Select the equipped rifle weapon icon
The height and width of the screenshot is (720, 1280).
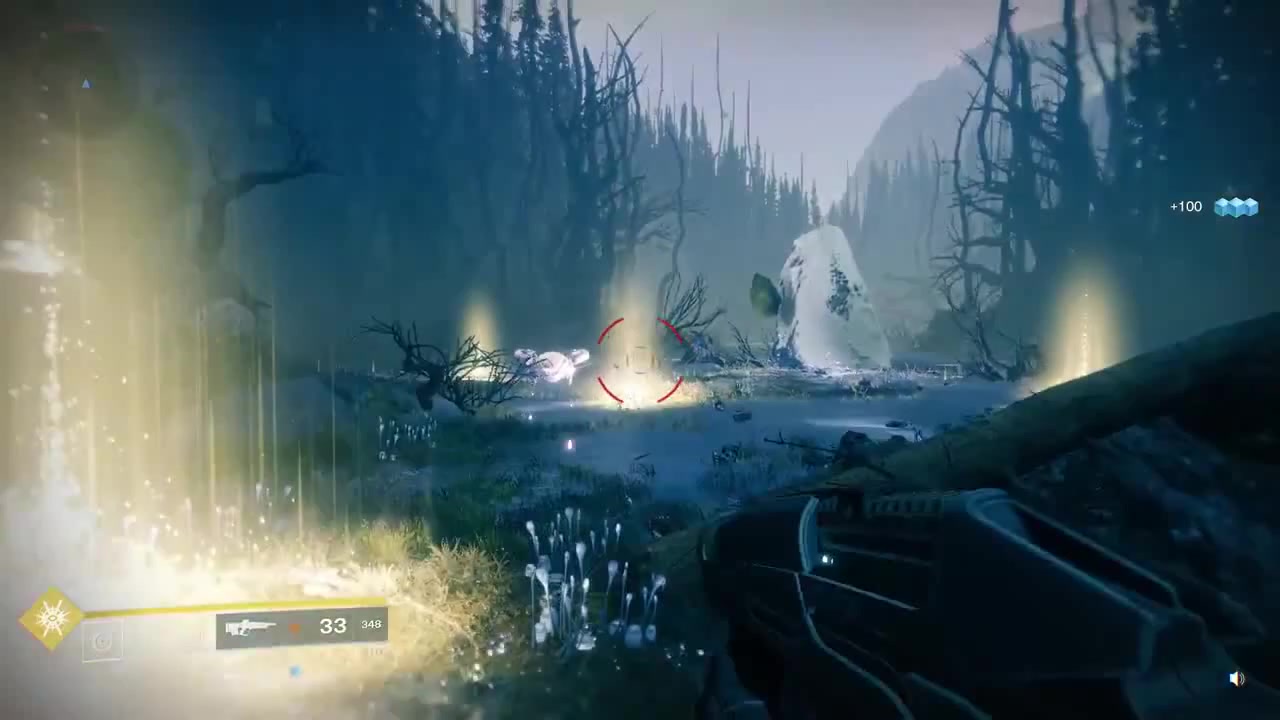[250, 628]
